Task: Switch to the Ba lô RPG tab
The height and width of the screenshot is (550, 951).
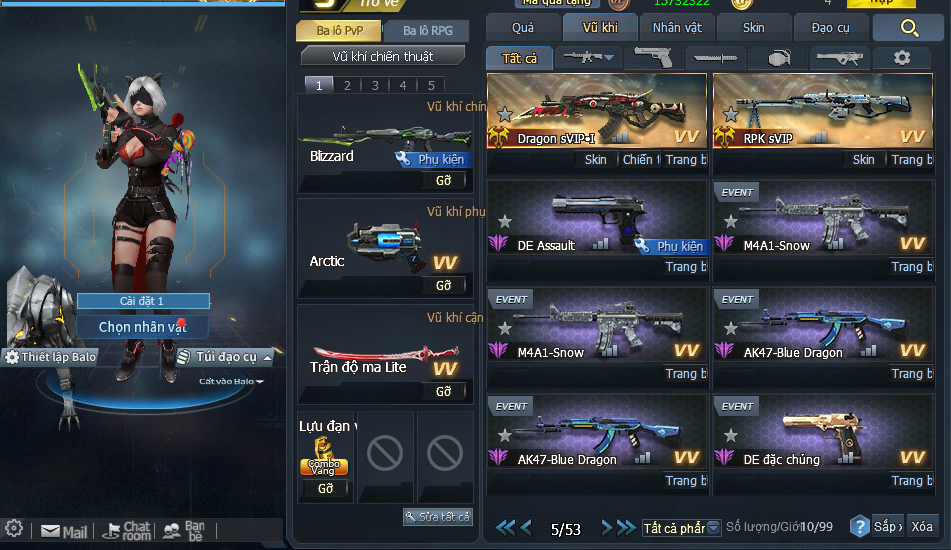Action: pyautogui.click(x=427, y=31)
